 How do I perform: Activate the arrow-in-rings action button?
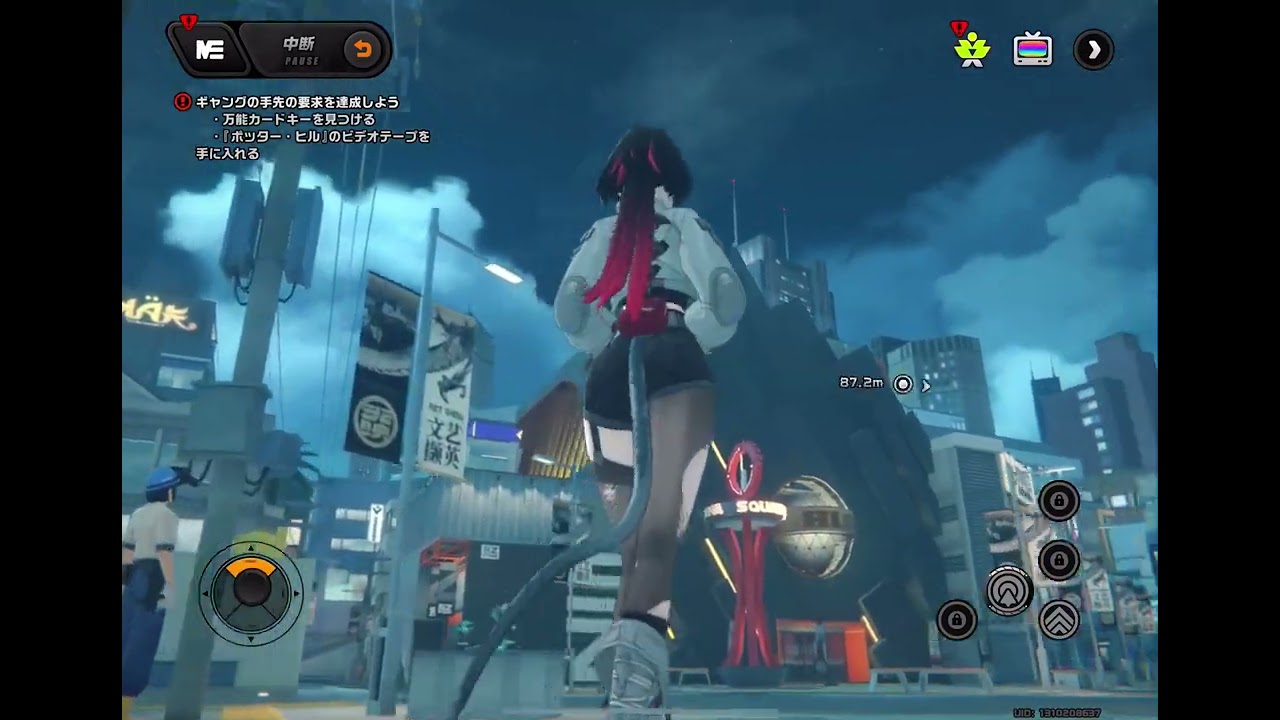tap(1009, 591)
